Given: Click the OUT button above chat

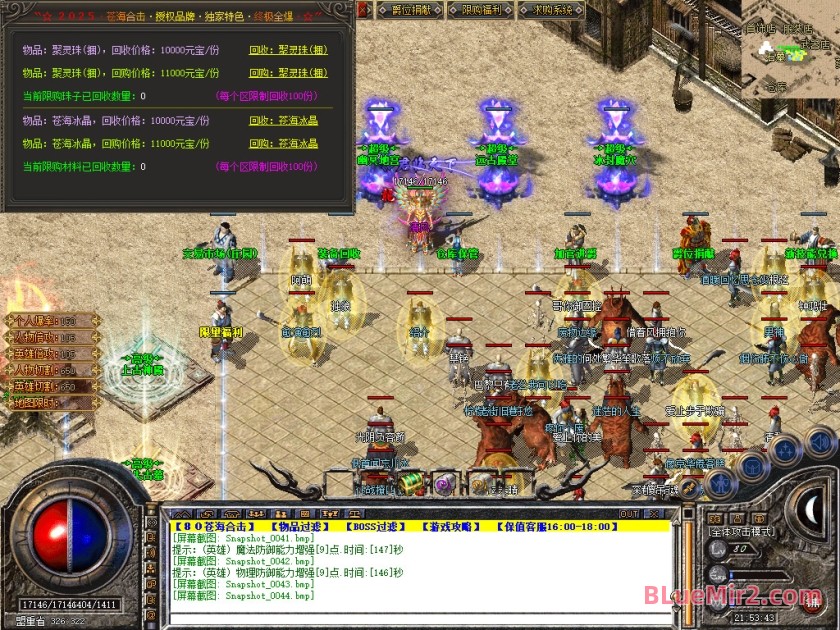Looking at the screenshot, I should [629, 514].
